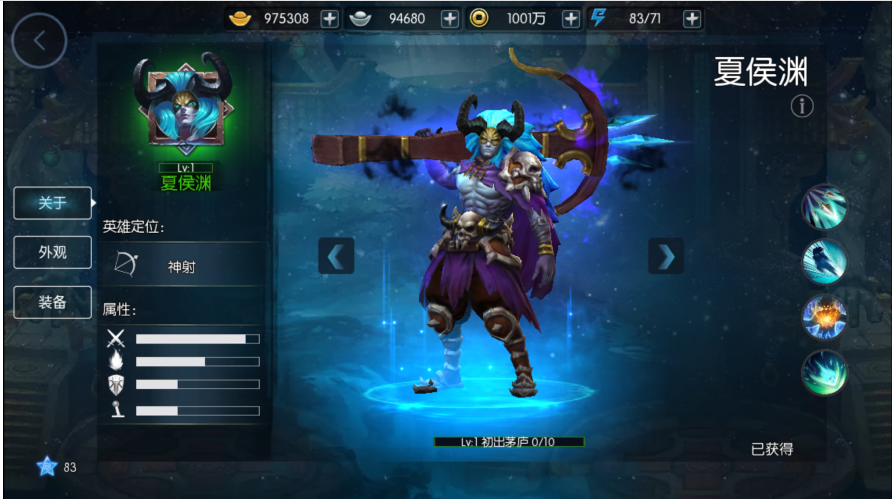This screenshot has width=892, height=499.
Task: Inspect the ice arrow volley skill icon
Action: coord(824,208)
